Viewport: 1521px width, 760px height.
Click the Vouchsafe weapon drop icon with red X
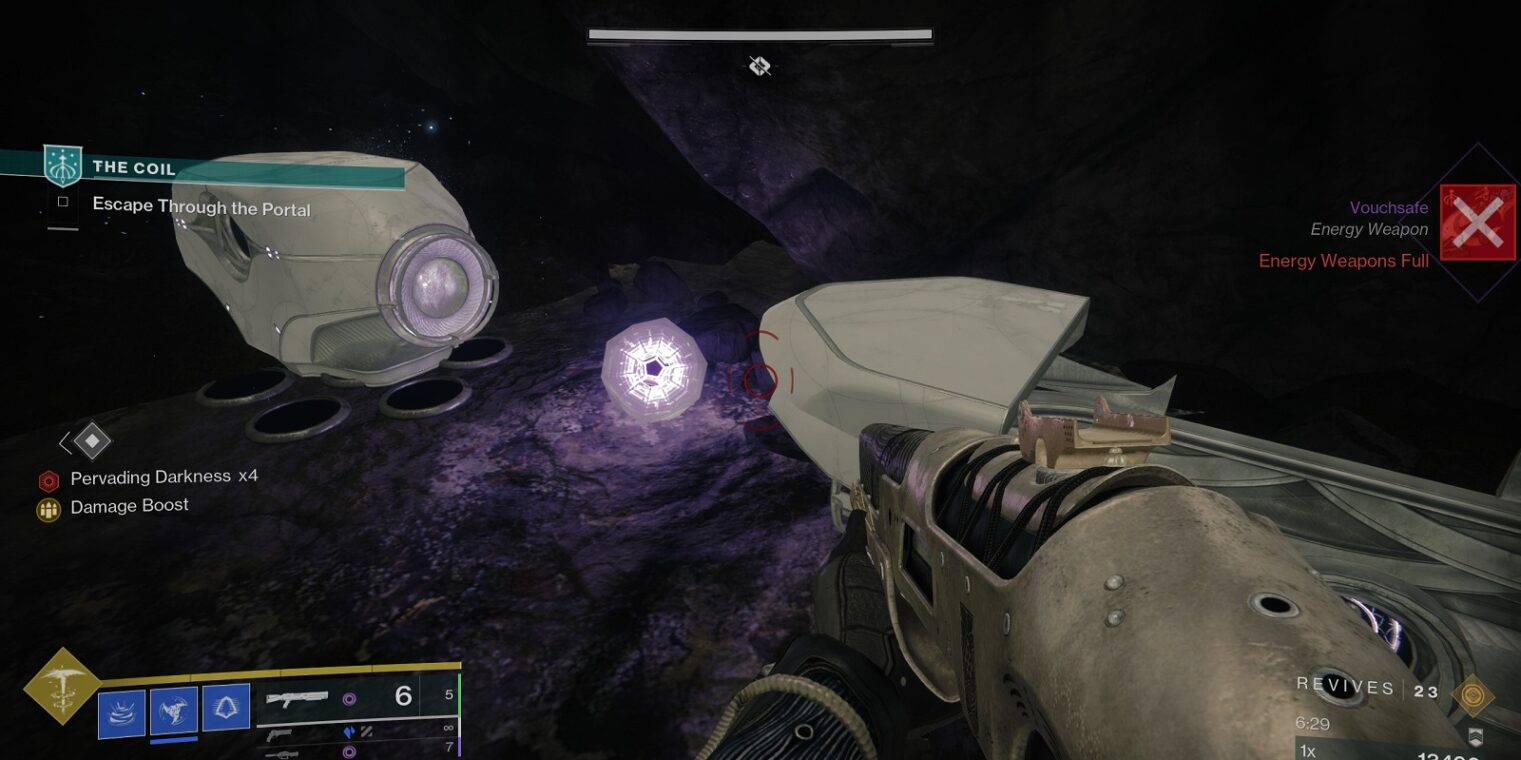1477,222
